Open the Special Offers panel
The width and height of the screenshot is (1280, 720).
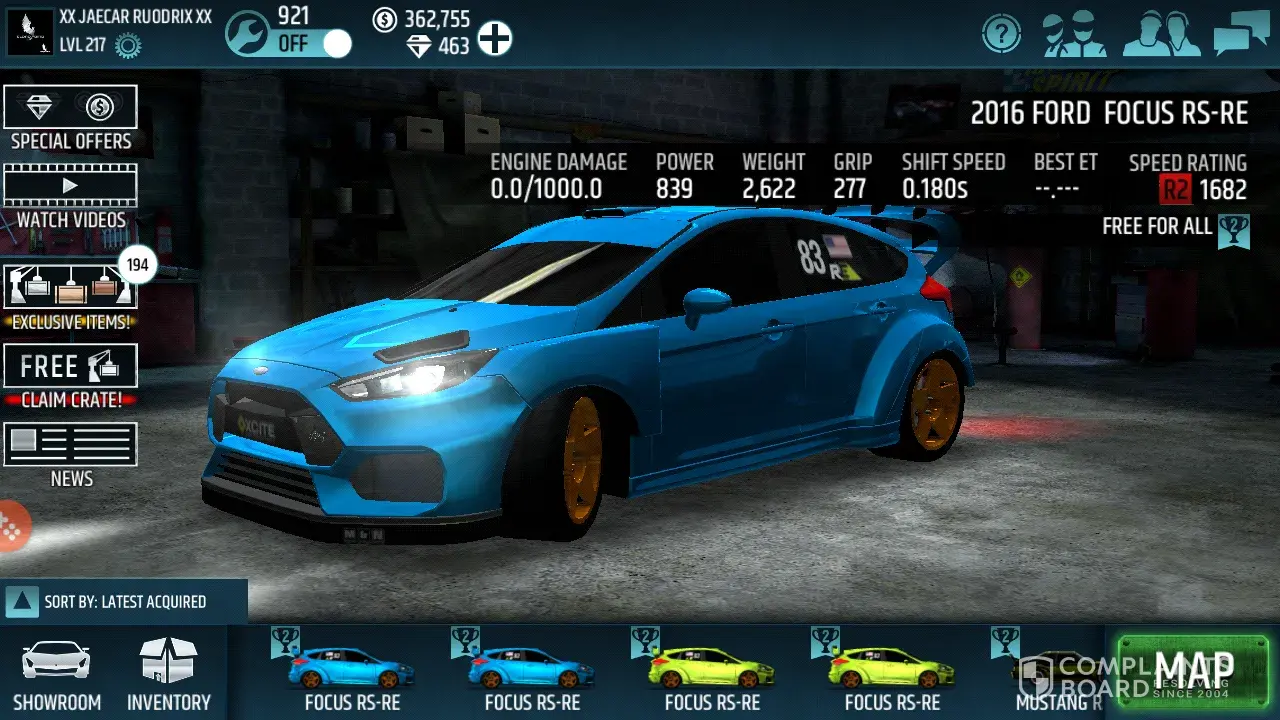click(x=70, y=119)
